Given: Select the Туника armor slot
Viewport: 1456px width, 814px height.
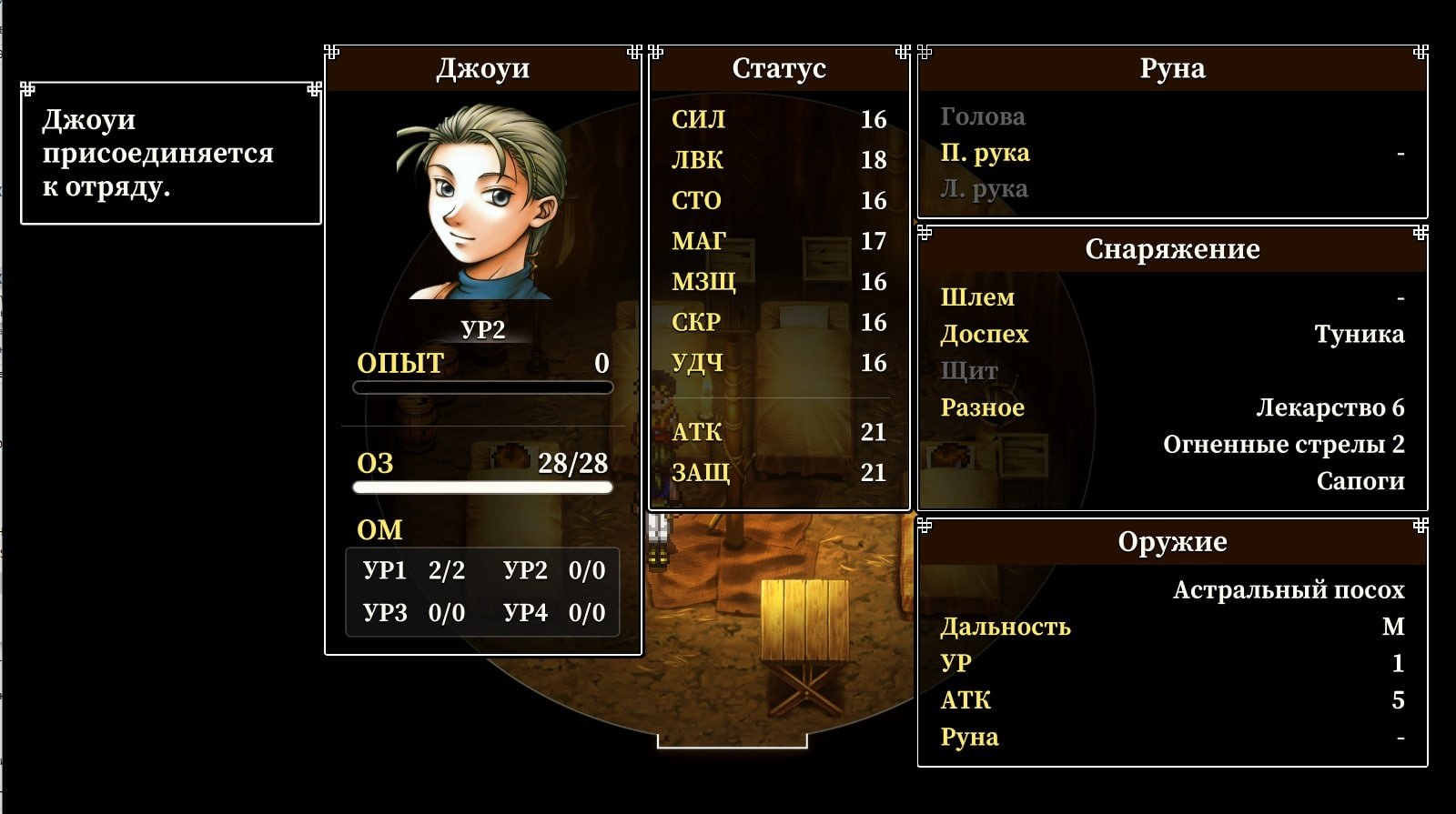Looking at the screenshot, I should (x=1359, y=335).
